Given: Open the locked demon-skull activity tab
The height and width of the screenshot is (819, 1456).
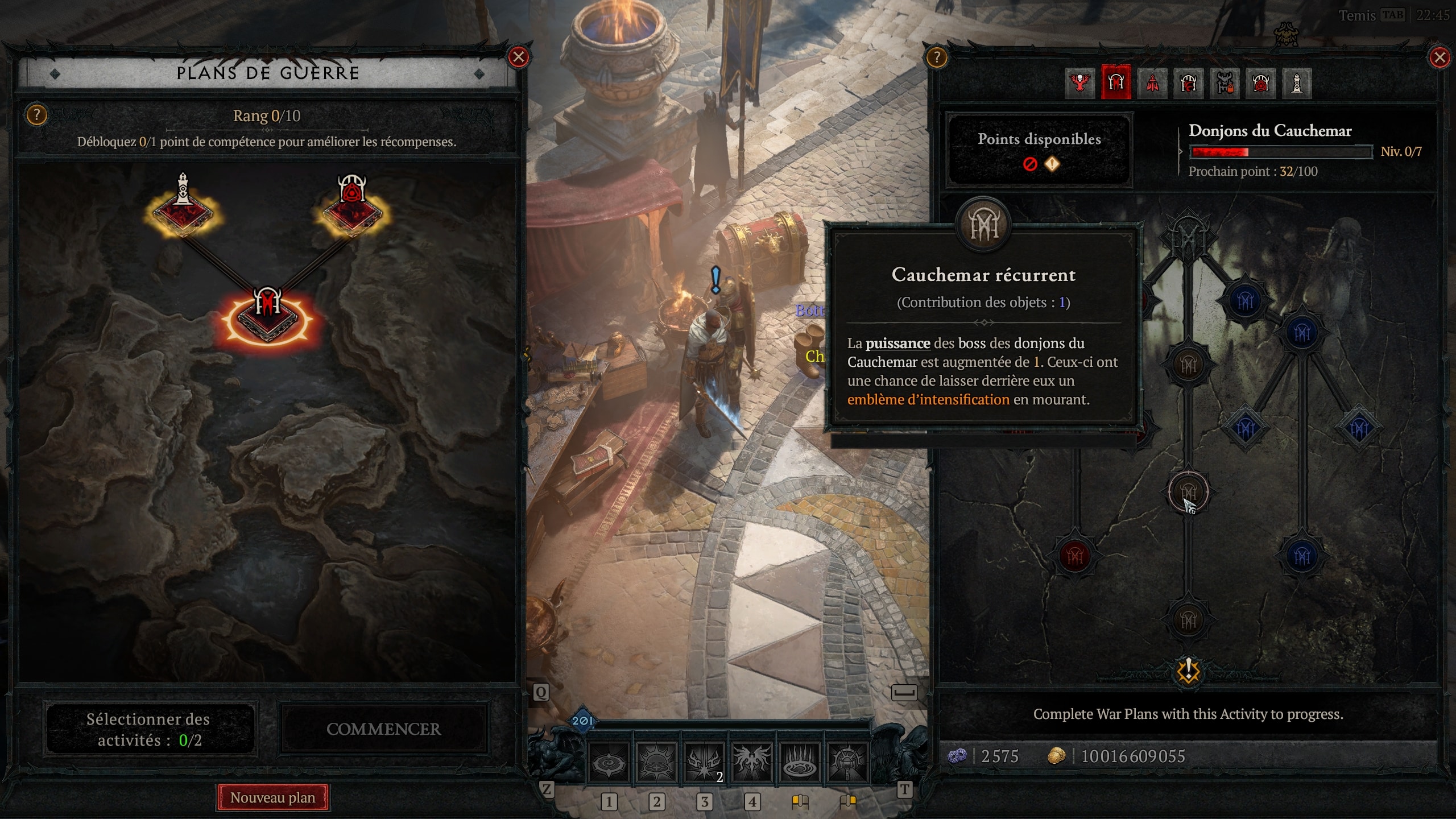Looking at the screenshot, I should [x=1225, y=82].
